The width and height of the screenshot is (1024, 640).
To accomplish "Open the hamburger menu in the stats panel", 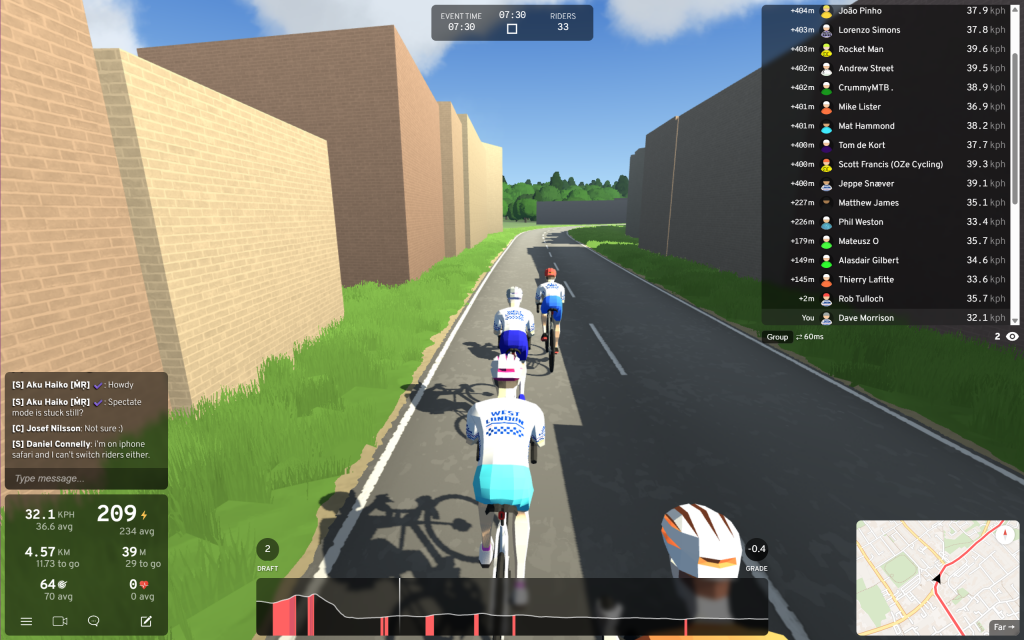I will click(x=26, y=621).
